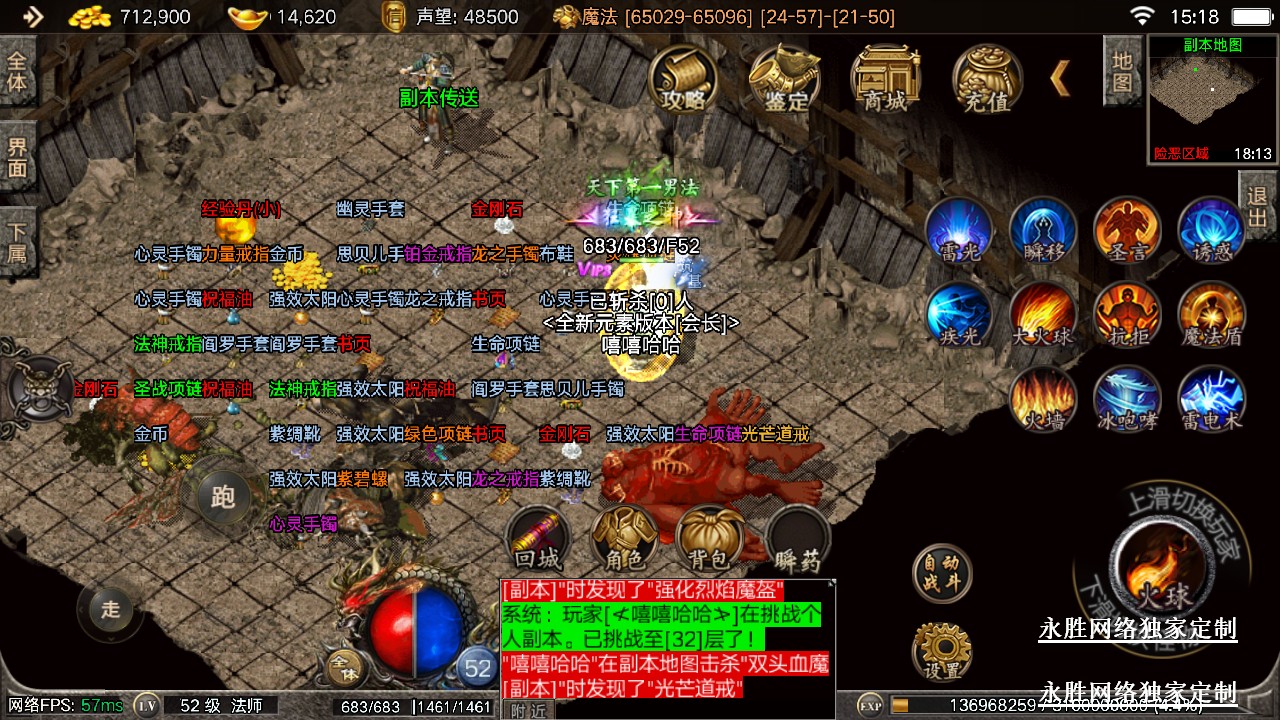Collapse top menu with the arrow

click(x=1060, y=78)
